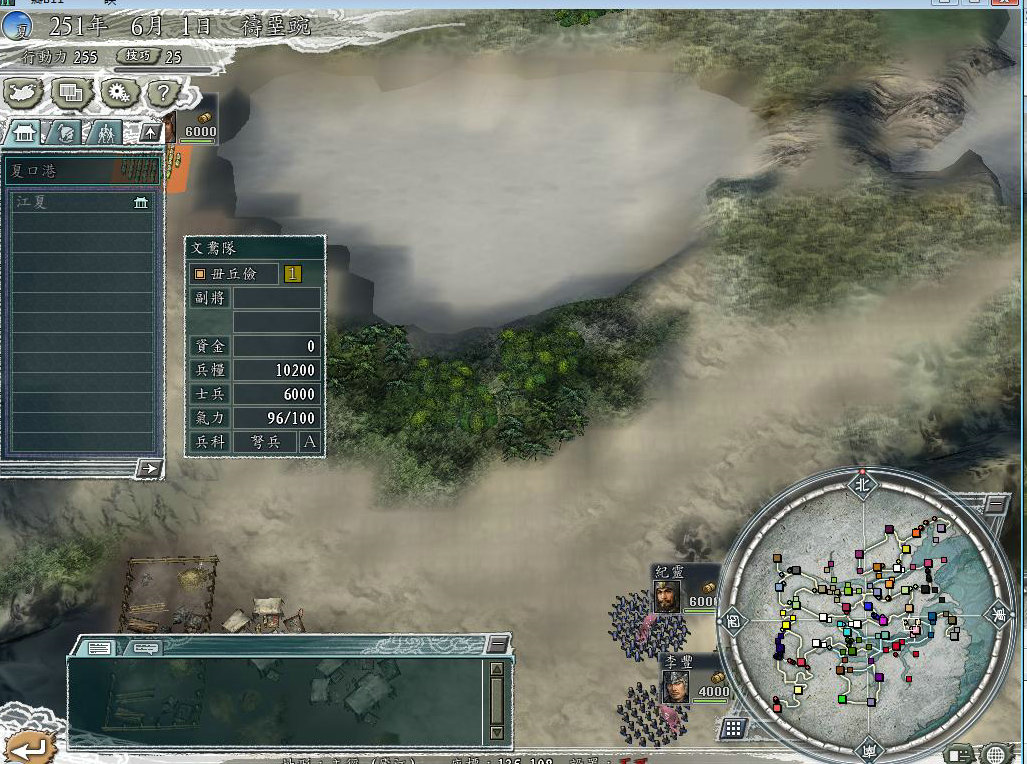Open the question mark help button

tap(163, 93)
